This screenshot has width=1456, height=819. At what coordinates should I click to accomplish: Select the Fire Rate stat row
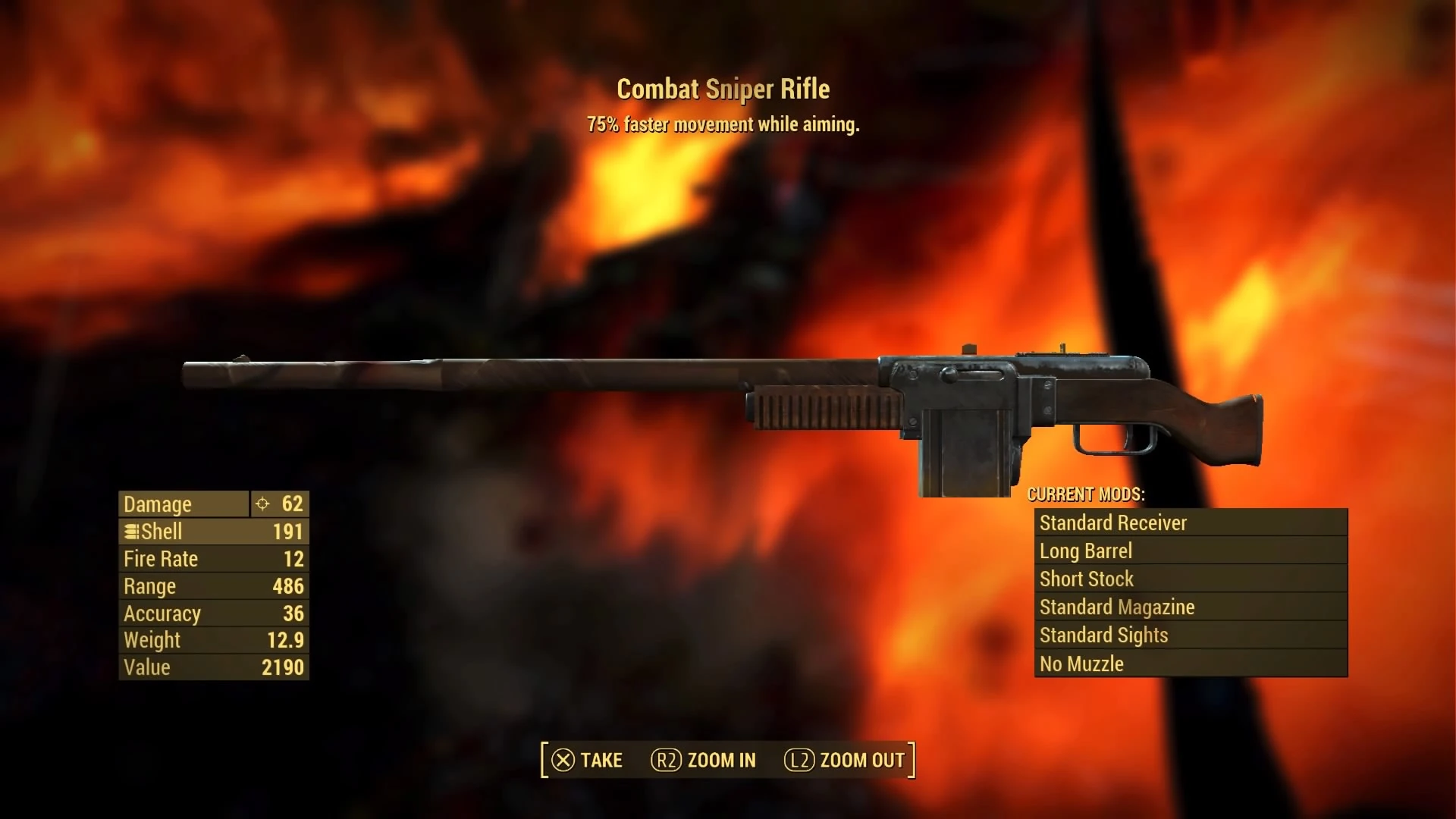212,558
